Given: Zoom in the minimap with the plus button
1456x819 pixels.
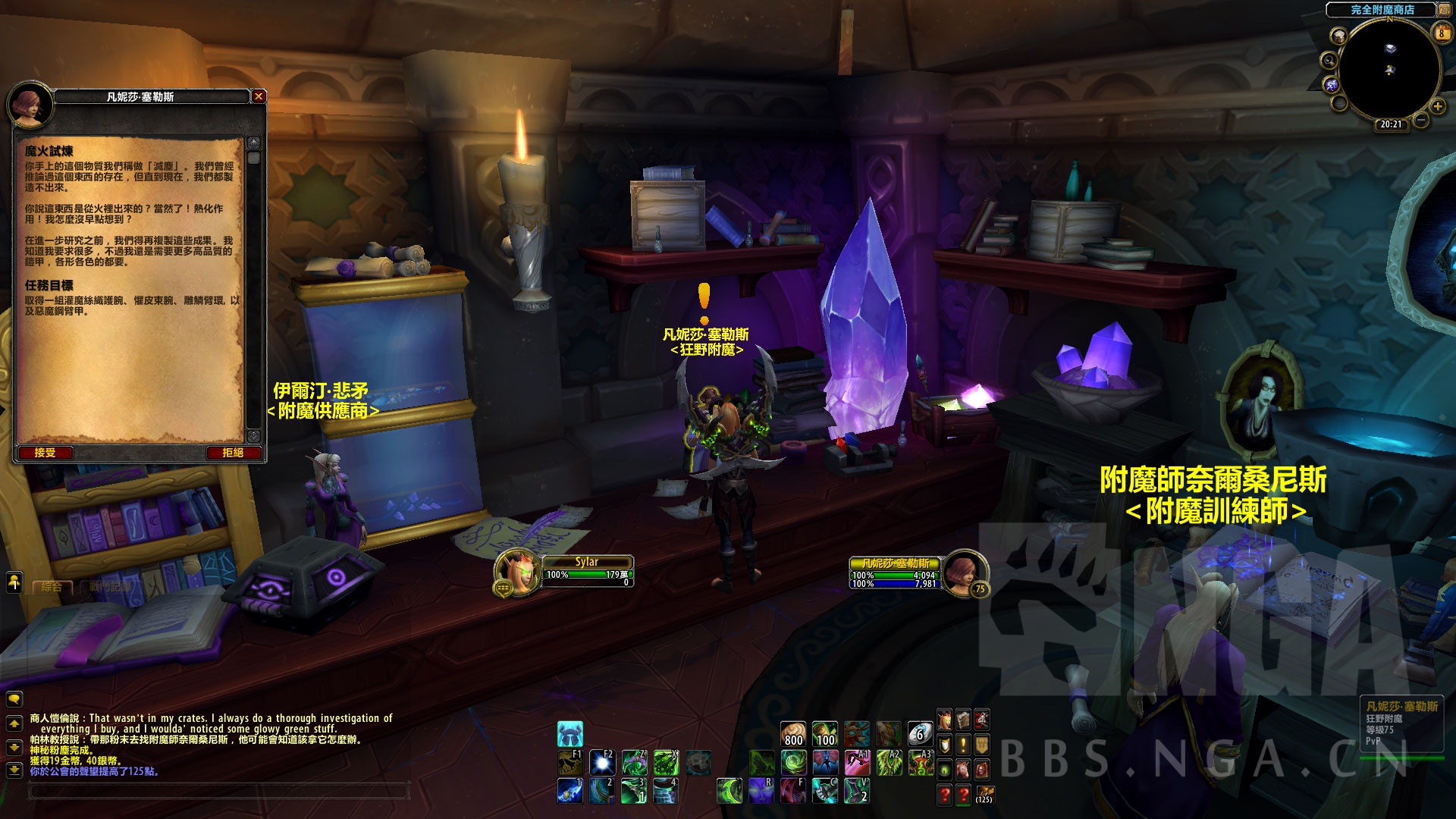Looking at the screenshot, I should (x=1437, y=106).
